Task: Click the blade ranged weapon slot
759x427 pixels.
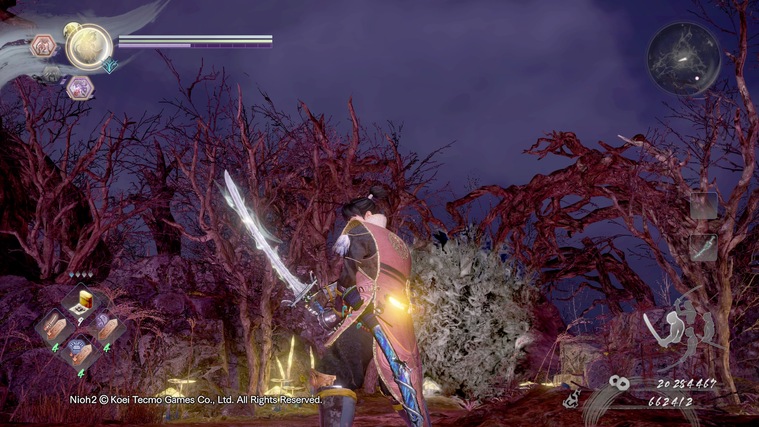Action: [703, 247]
